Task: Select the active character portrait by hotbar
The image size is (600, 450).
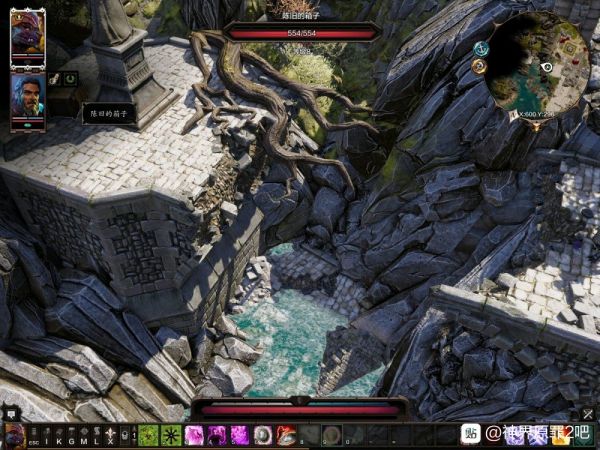Action: (14, 435)
